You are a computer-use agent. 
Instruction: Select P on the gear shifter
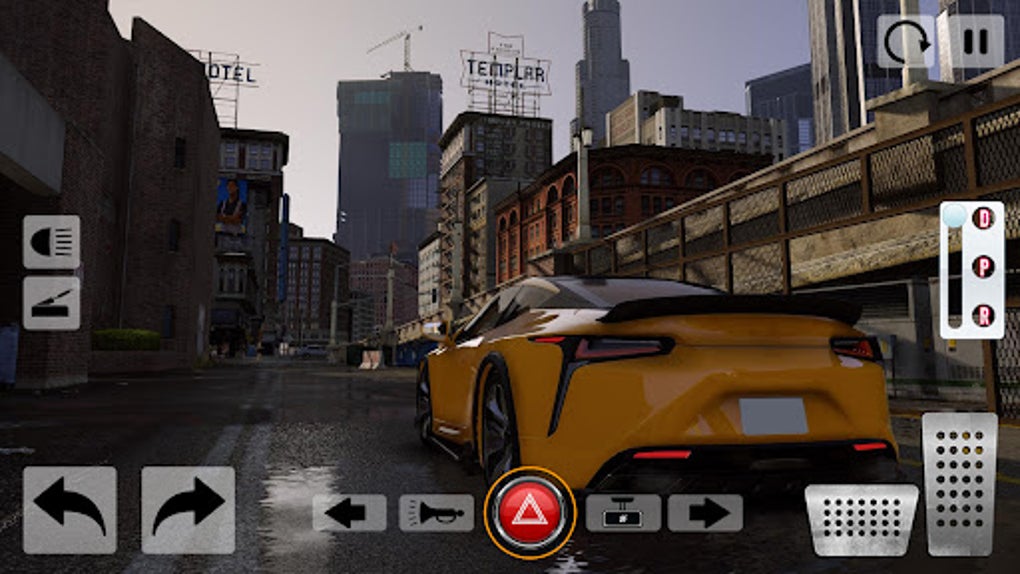pos(984,268)
